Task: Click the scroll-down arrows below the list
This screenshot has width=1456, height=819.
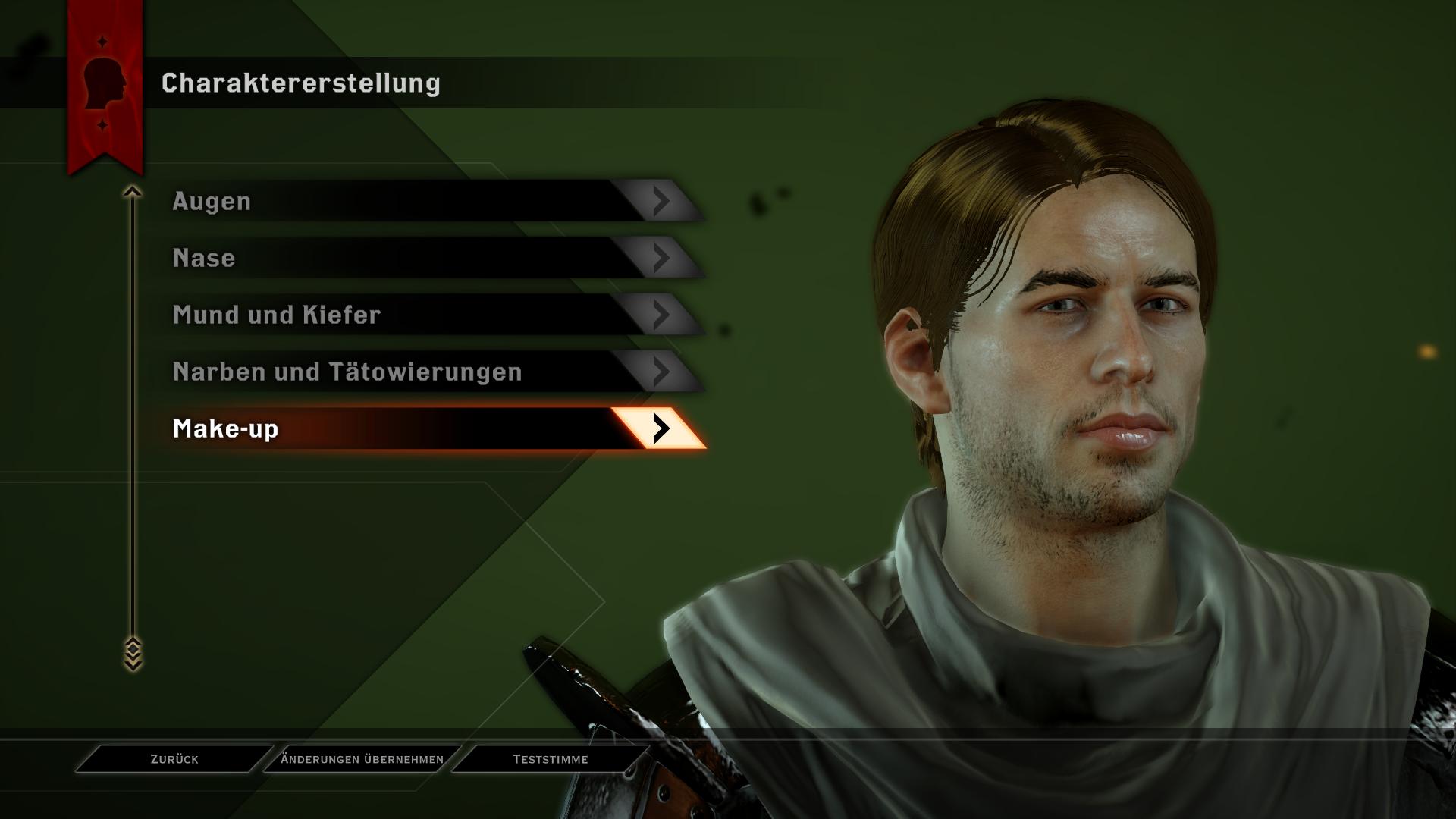Action: (x=133, y=654)
